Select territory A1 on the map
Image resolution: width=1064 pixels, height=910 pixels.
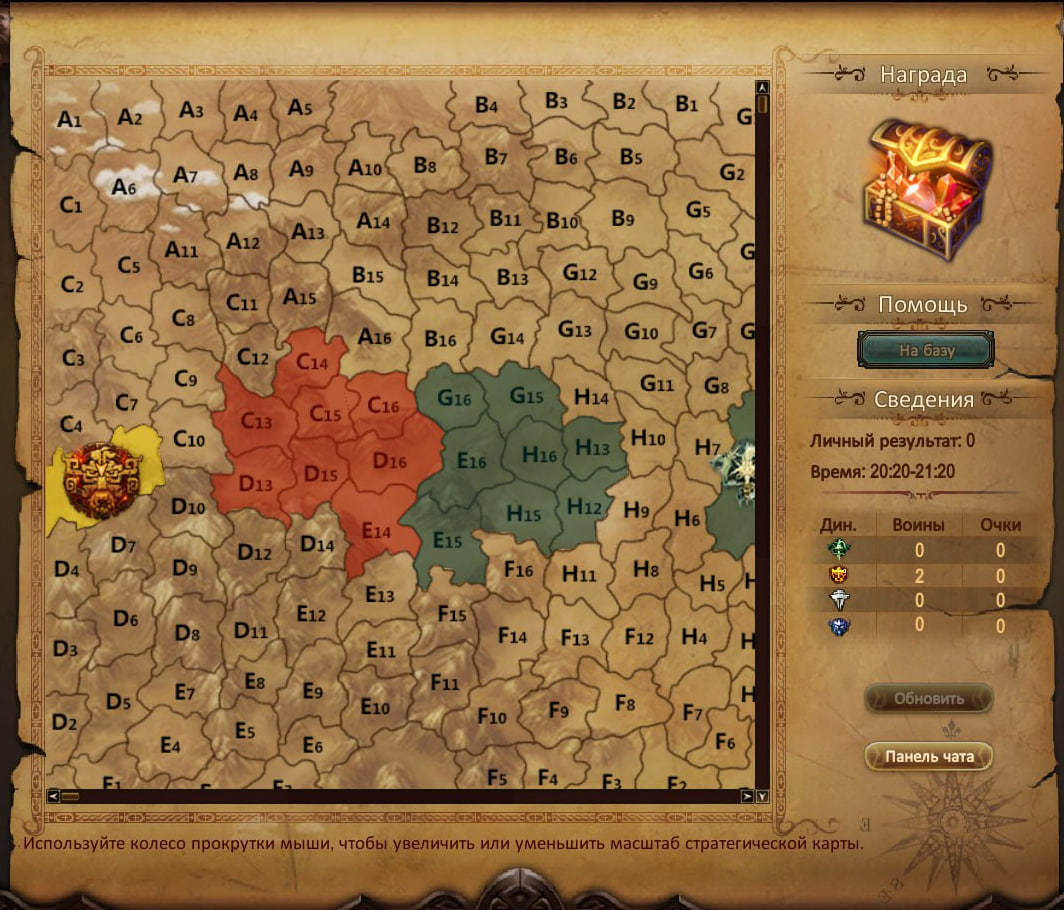point(69,120)
